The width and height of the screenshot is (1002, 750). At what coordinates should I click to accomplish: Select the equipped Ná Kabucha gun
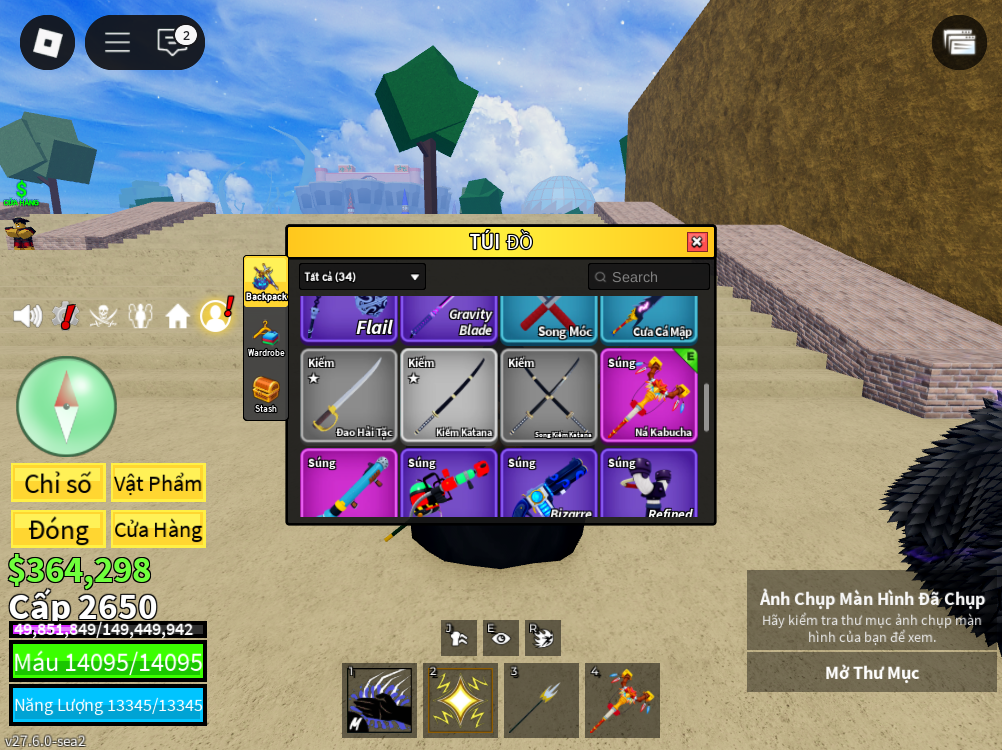(x=649, y=395)
